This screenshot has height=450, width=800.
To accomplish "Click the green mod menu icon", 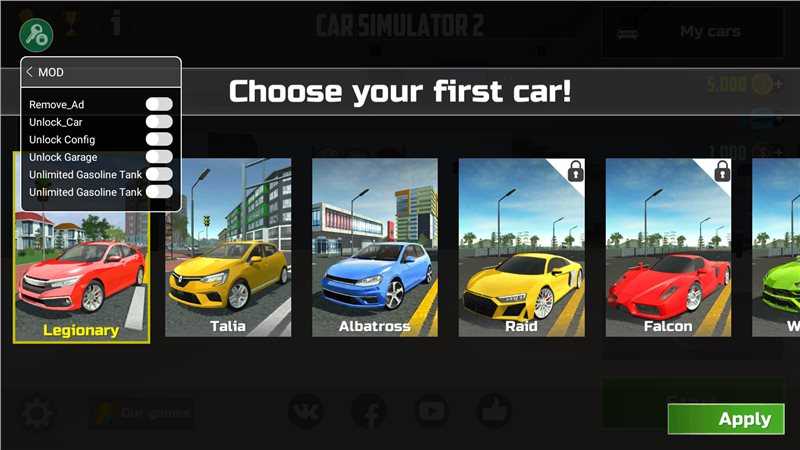I will 36,35.
